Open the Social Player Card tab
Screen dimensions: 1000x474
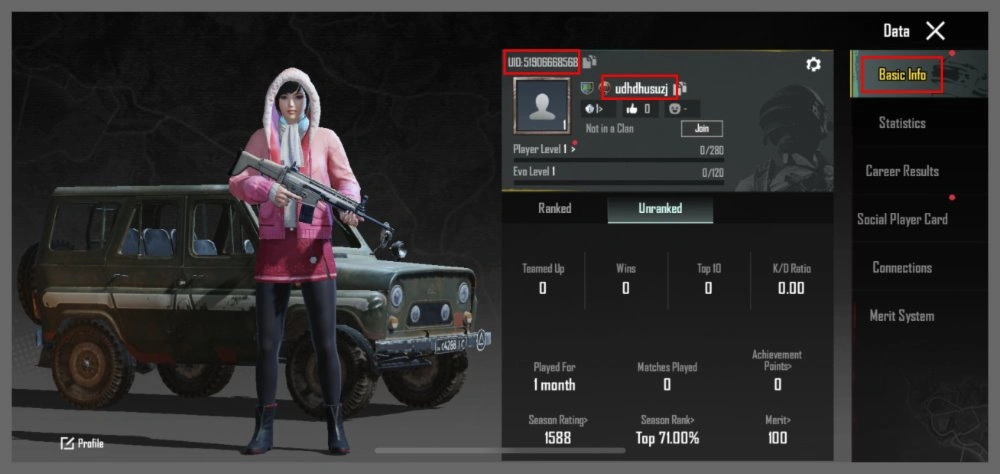902,219
